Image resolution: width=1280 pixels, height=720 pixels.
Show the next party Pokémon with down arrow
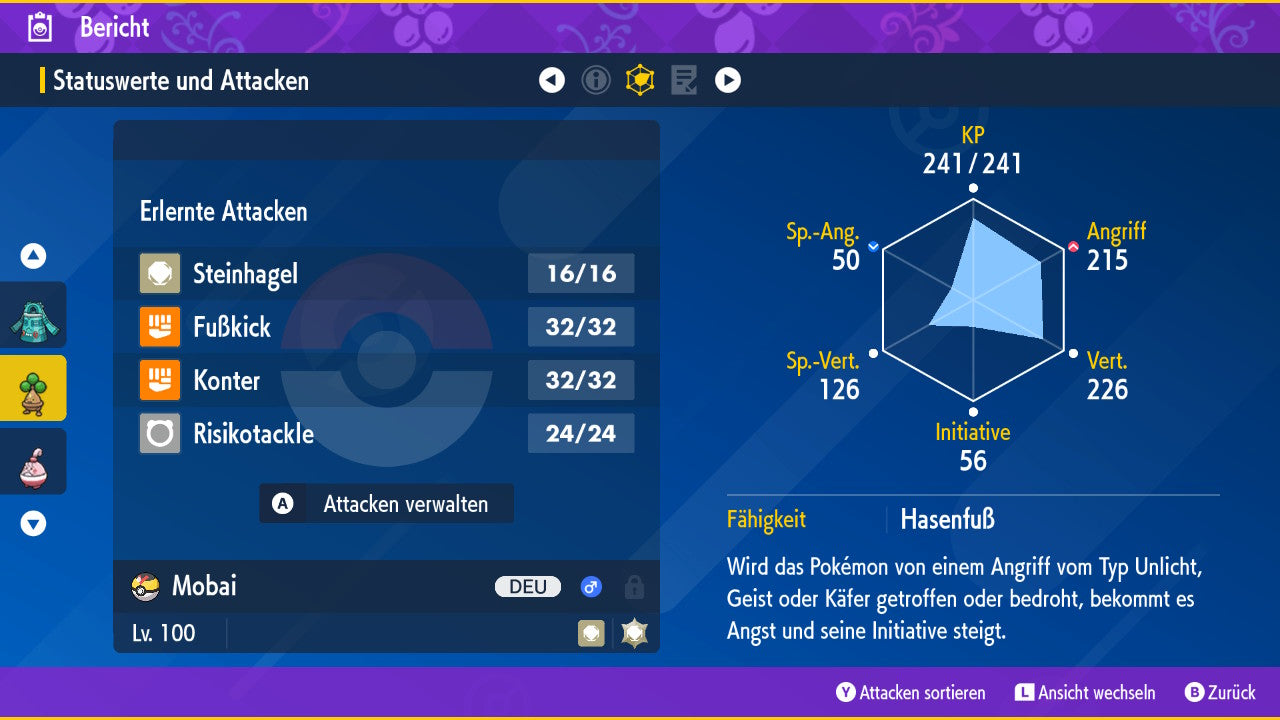coord(33,523)
